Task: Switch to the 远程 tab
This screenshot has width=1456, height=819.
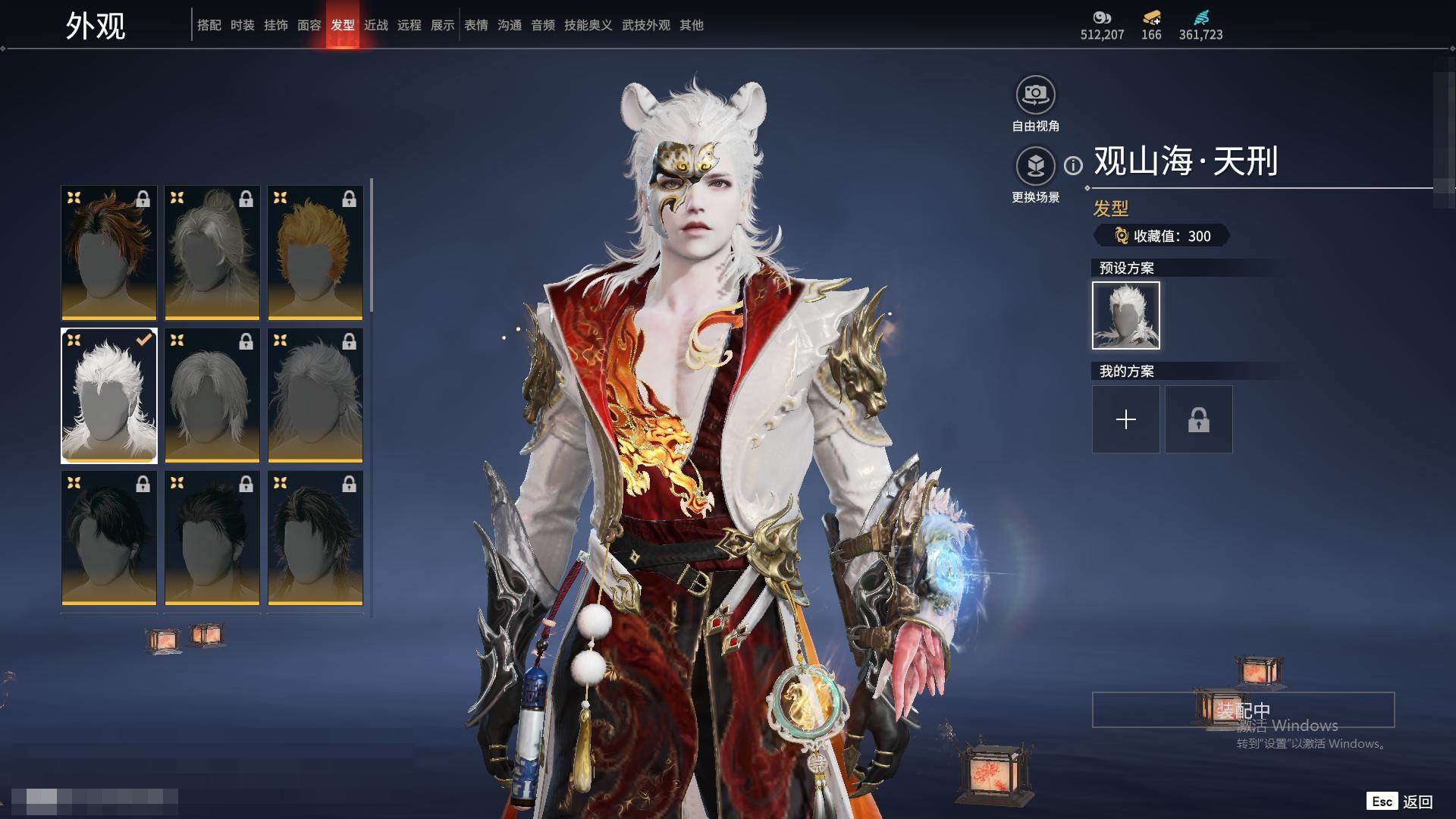Action: 409,25
